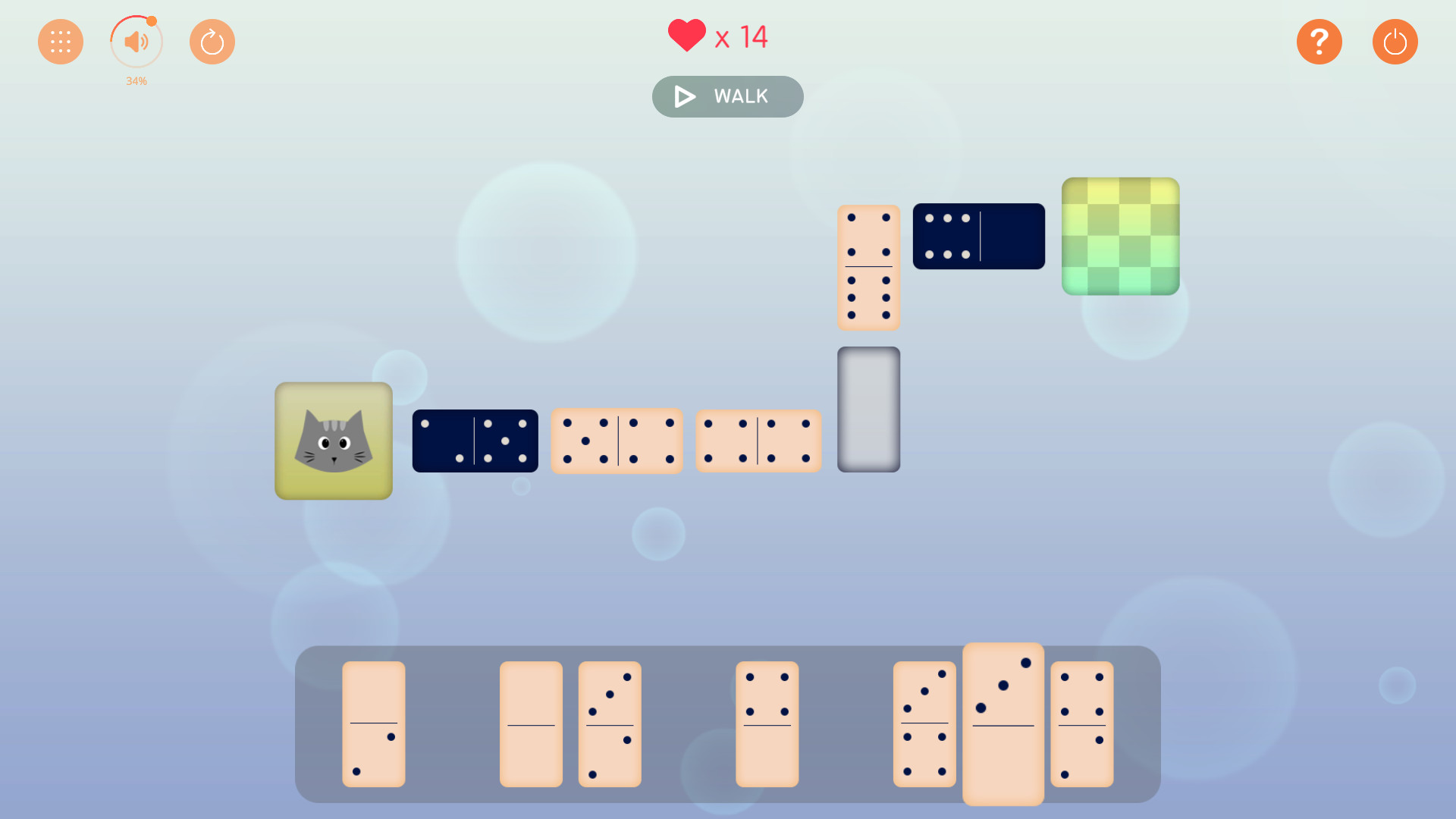The width and height of the screenshot is (1456, 819).
Task: Click the play triangle inside WALK
Action: pyautogui.click(x=683, y=96)
